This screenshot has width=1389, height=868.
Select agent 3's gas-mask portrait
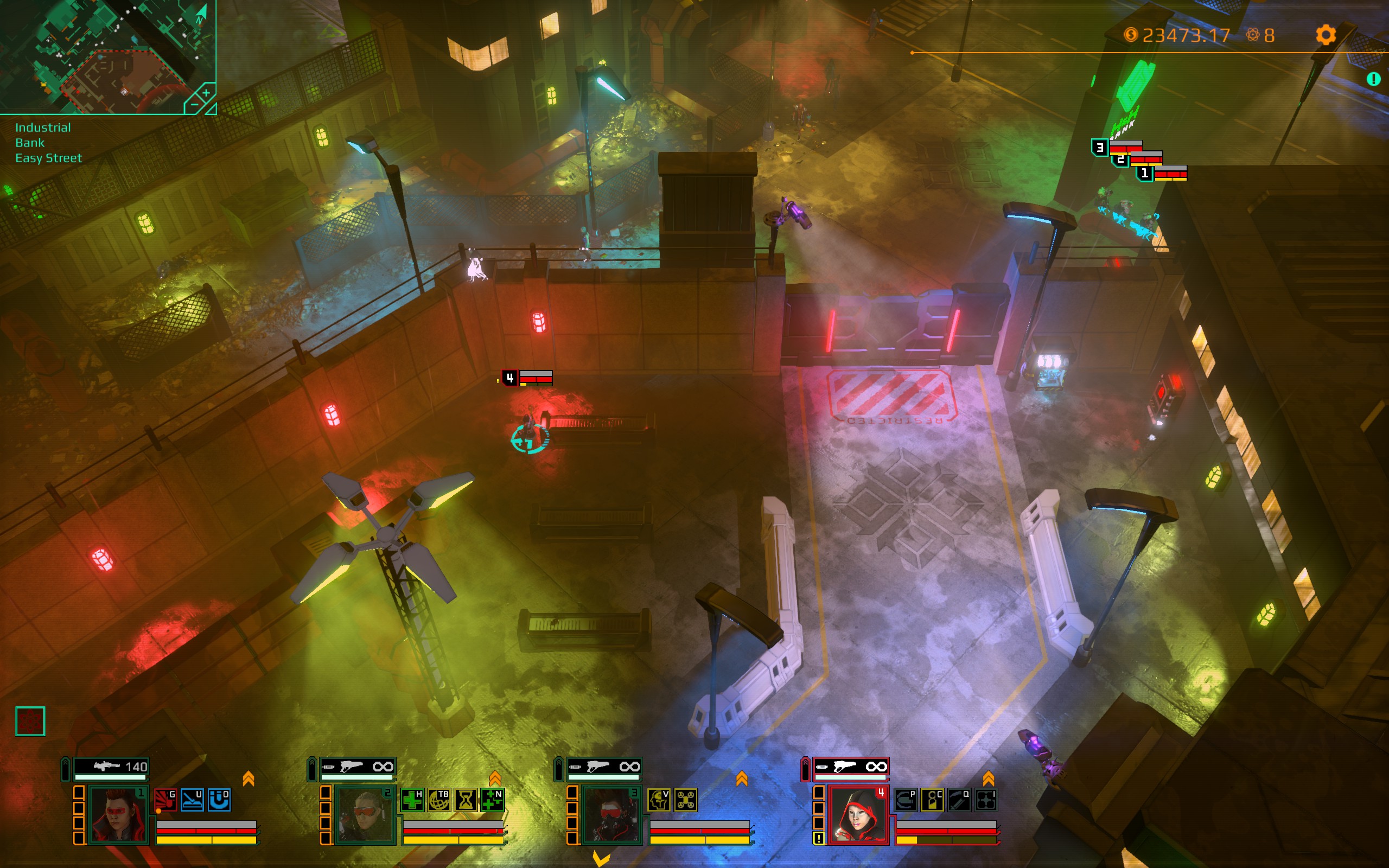pyautogui.click(x=611, y=815)
